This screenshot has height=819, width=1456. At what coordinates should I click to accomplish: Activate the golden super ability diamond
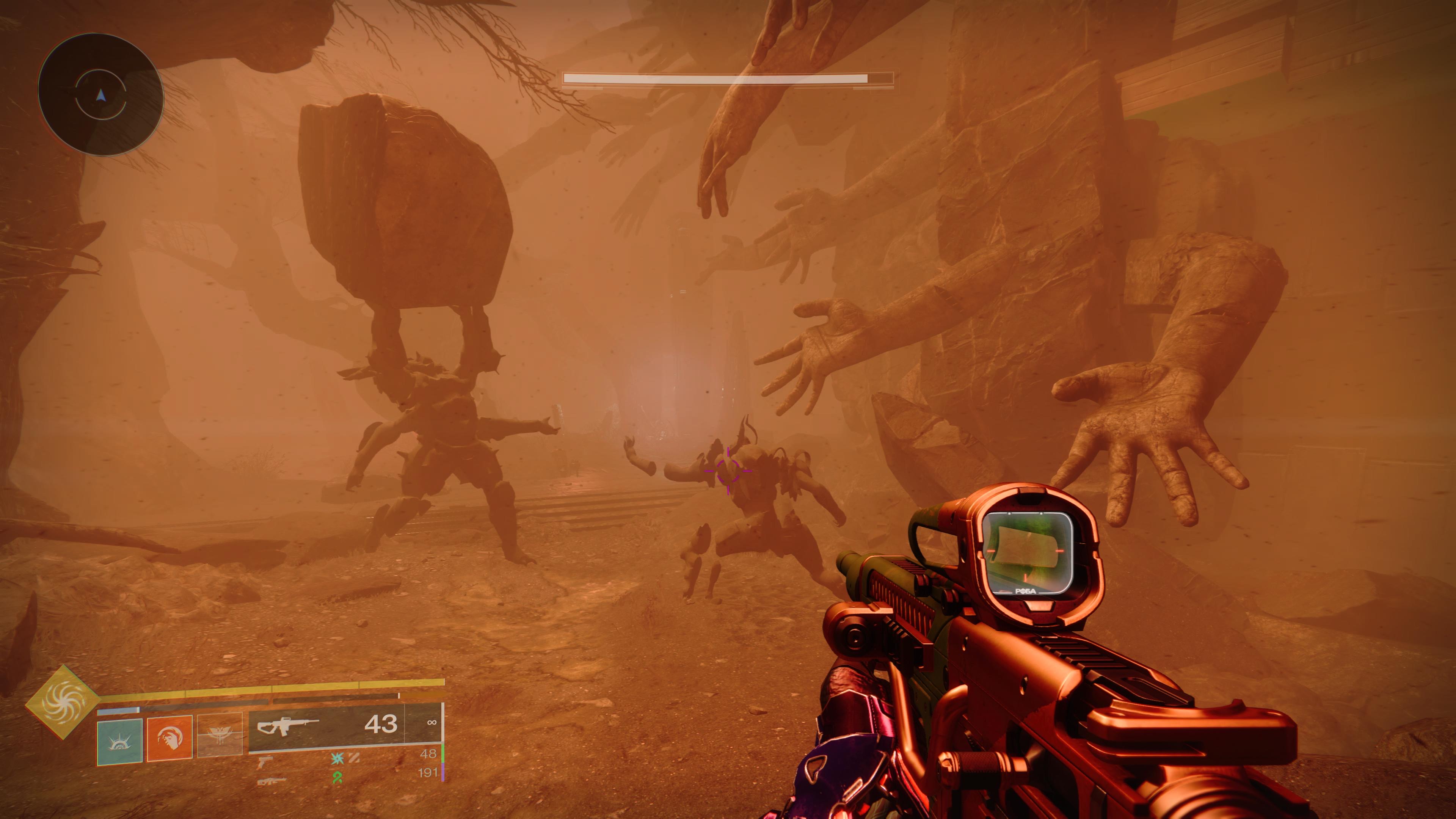click(x=62, y=703)
